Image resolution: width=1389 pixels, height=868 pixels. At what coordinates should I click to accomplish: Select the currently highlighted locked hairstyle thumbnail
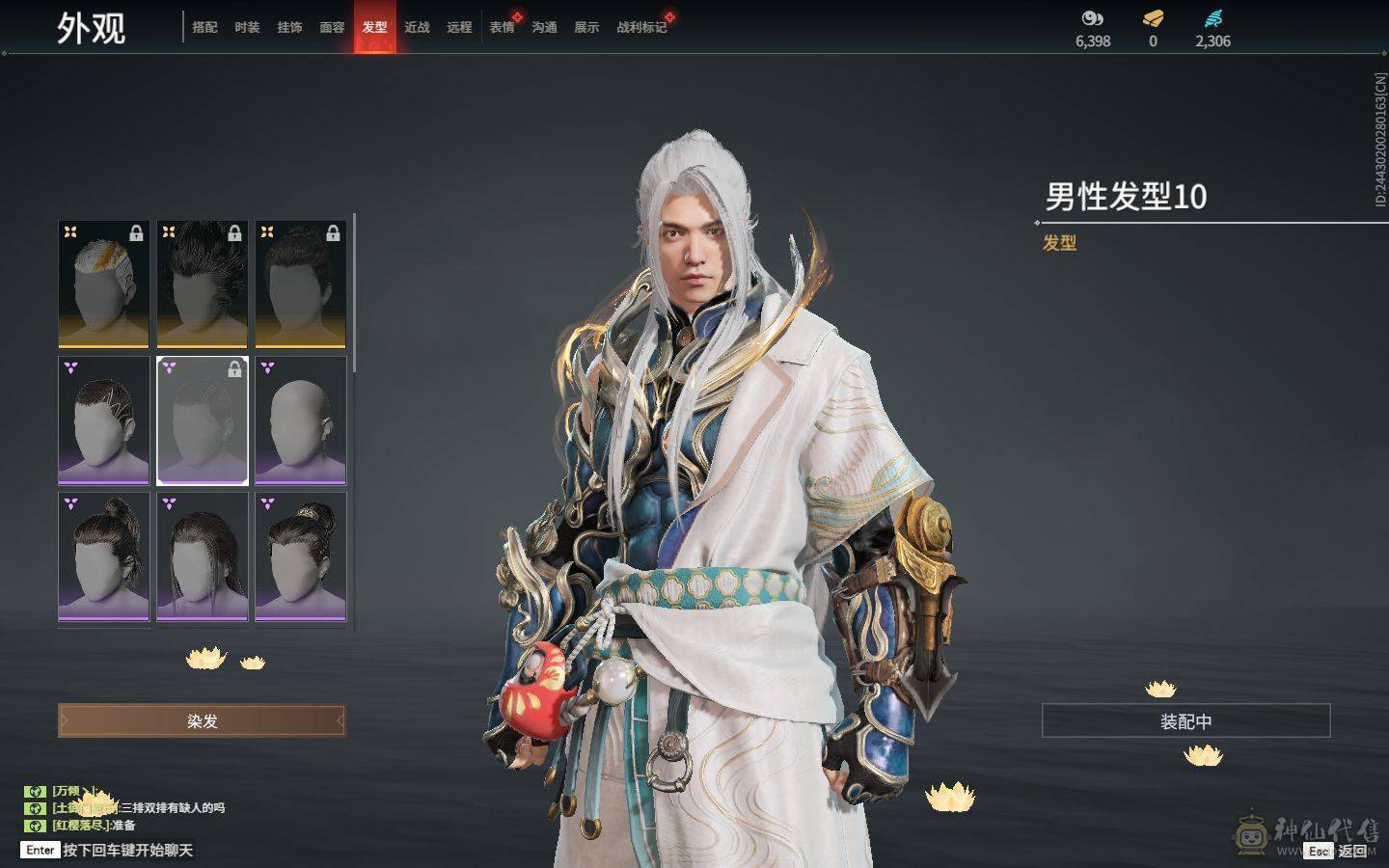(202, 421)
